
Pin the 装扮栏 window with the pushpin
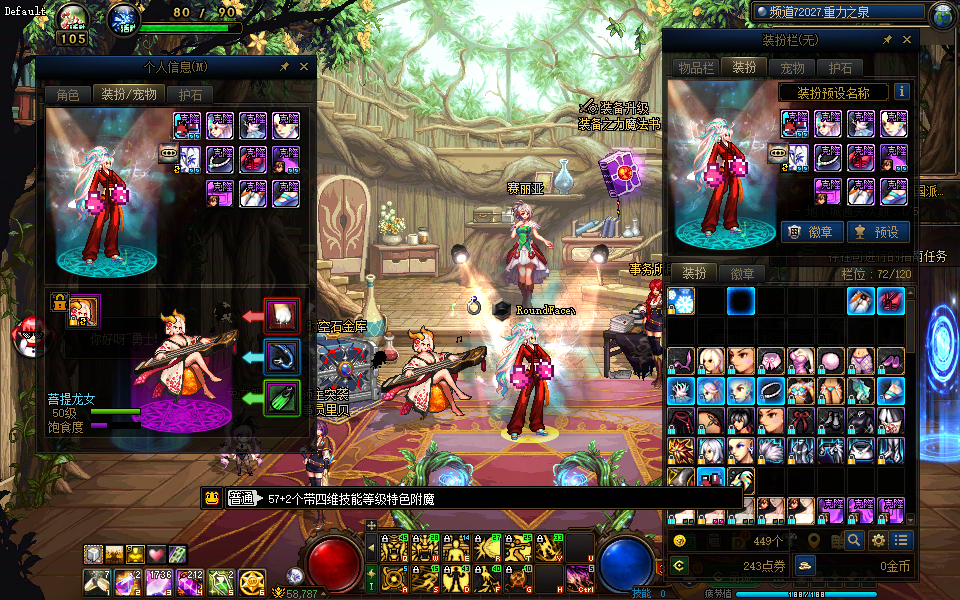pyautogui.click(x=887, y=40)
